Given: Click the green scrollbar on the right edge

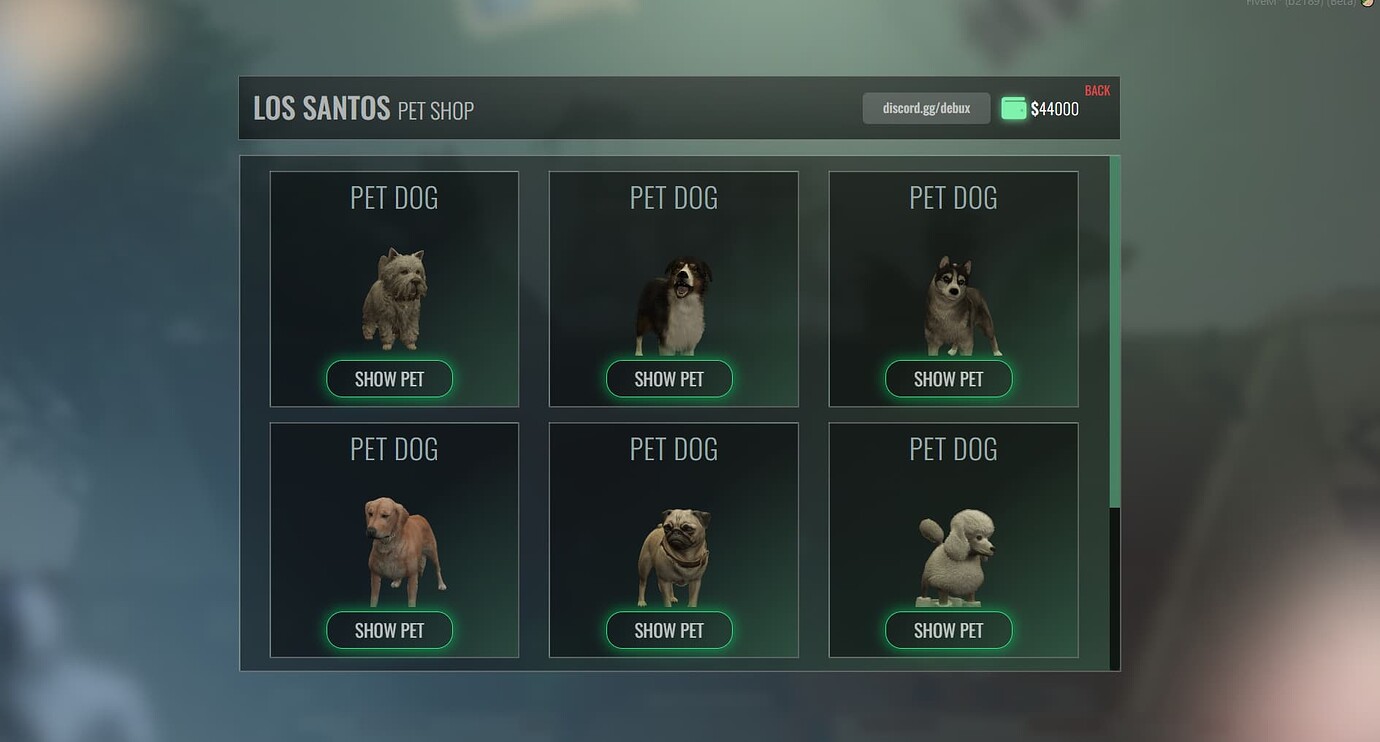Looking at the screenshot, I should tap(1113, 330).
